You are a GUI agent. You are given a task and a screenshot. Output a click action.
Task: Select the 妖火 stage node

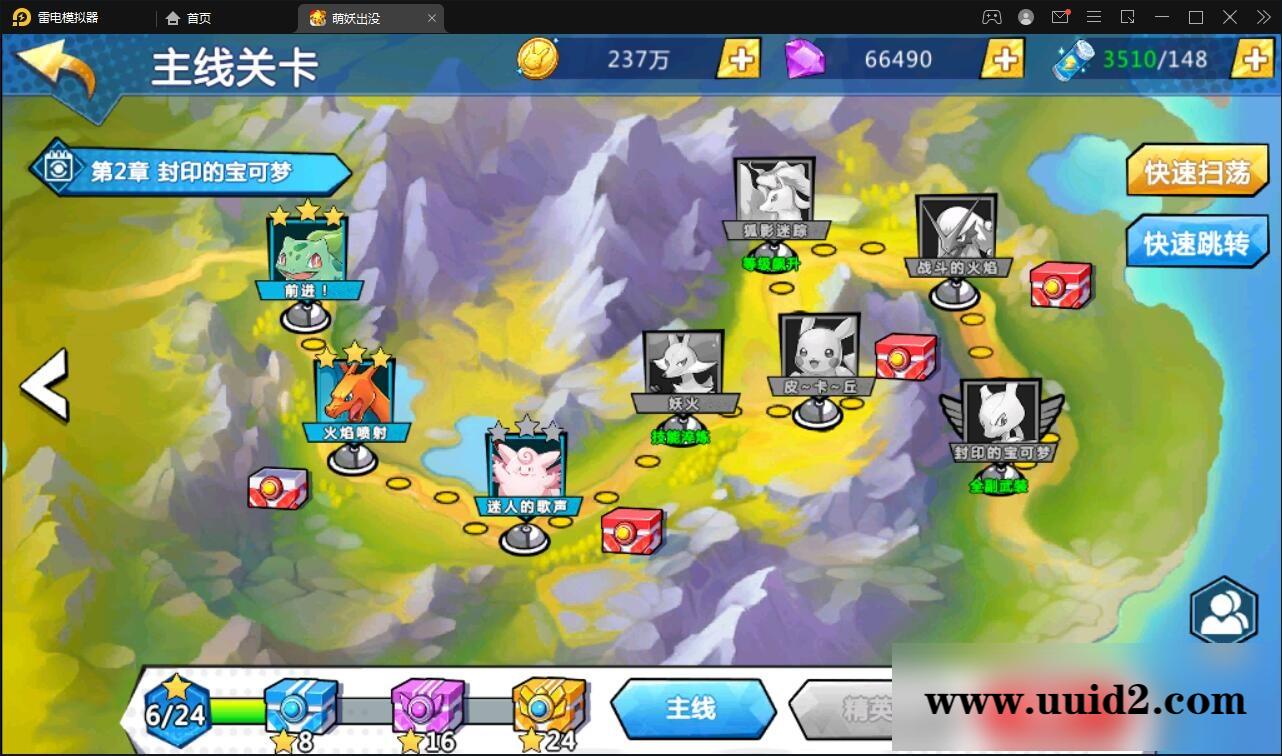(683, 365)
